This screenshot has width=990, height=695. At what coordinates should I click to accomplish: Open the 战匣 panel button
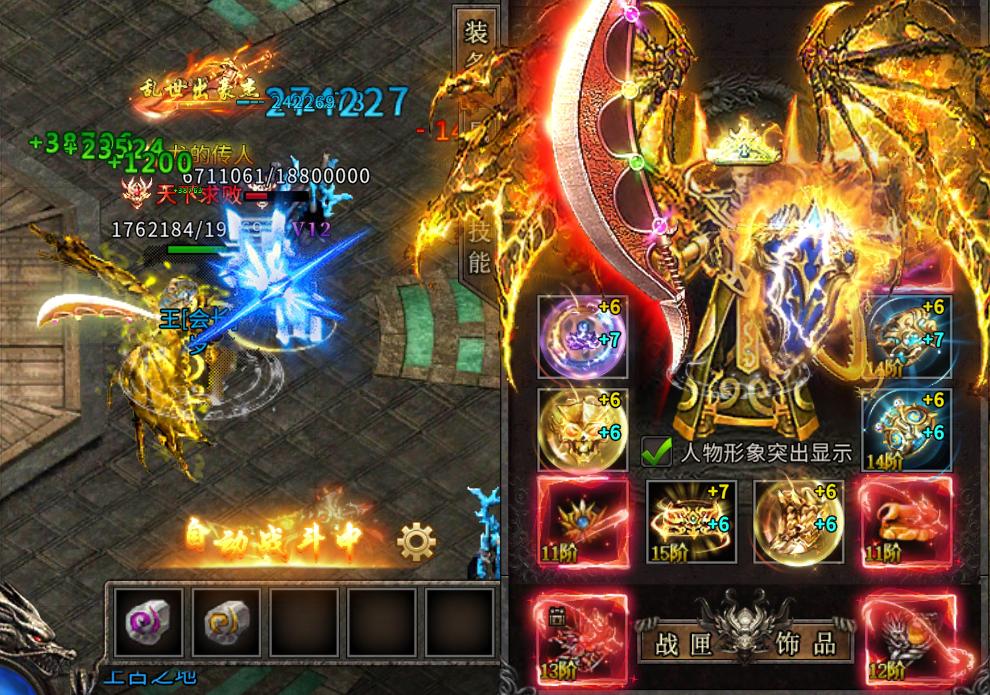click(680, 642)
